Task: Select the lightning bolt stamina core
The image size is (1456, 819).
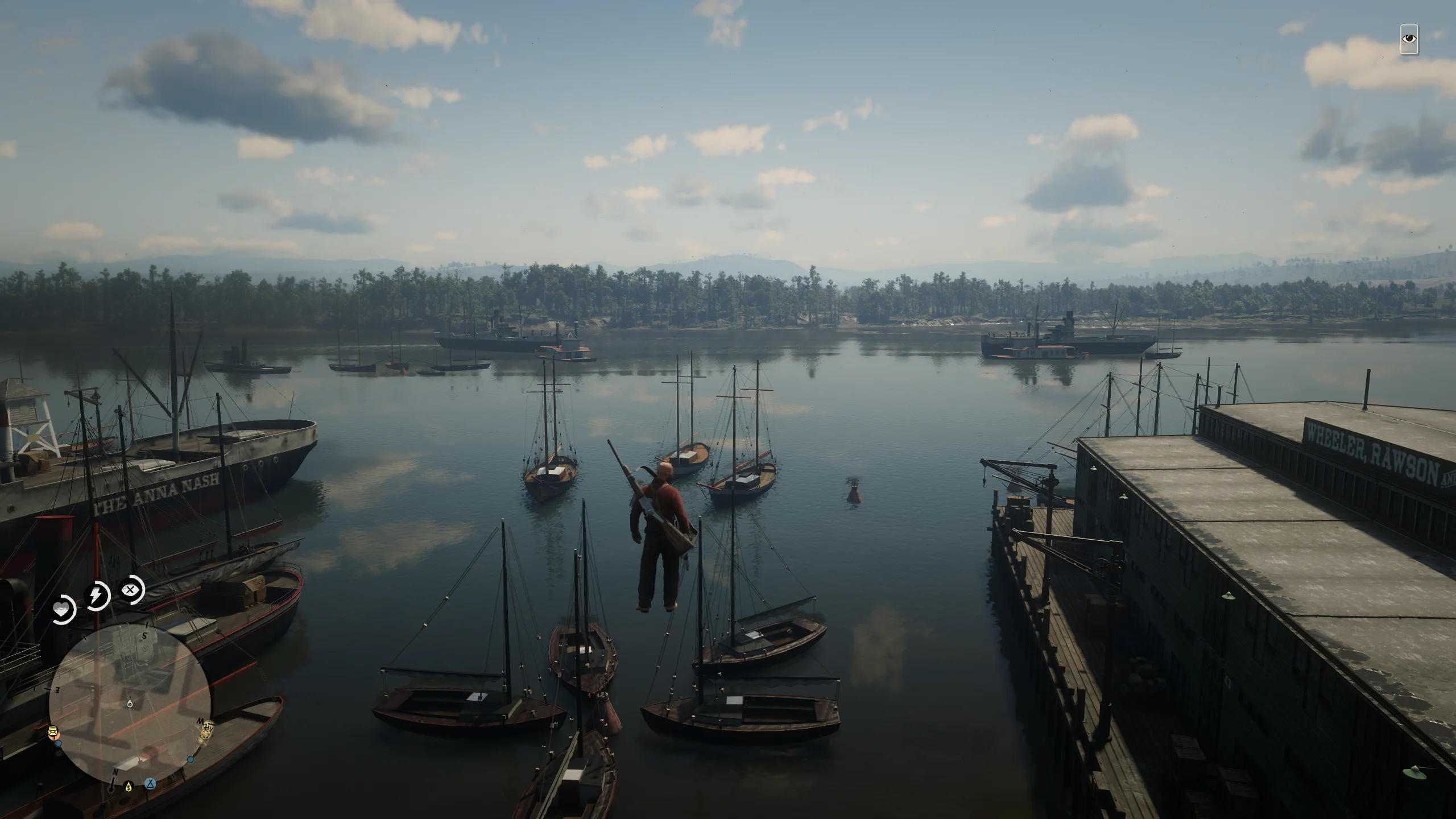Action: pos(96,596)
